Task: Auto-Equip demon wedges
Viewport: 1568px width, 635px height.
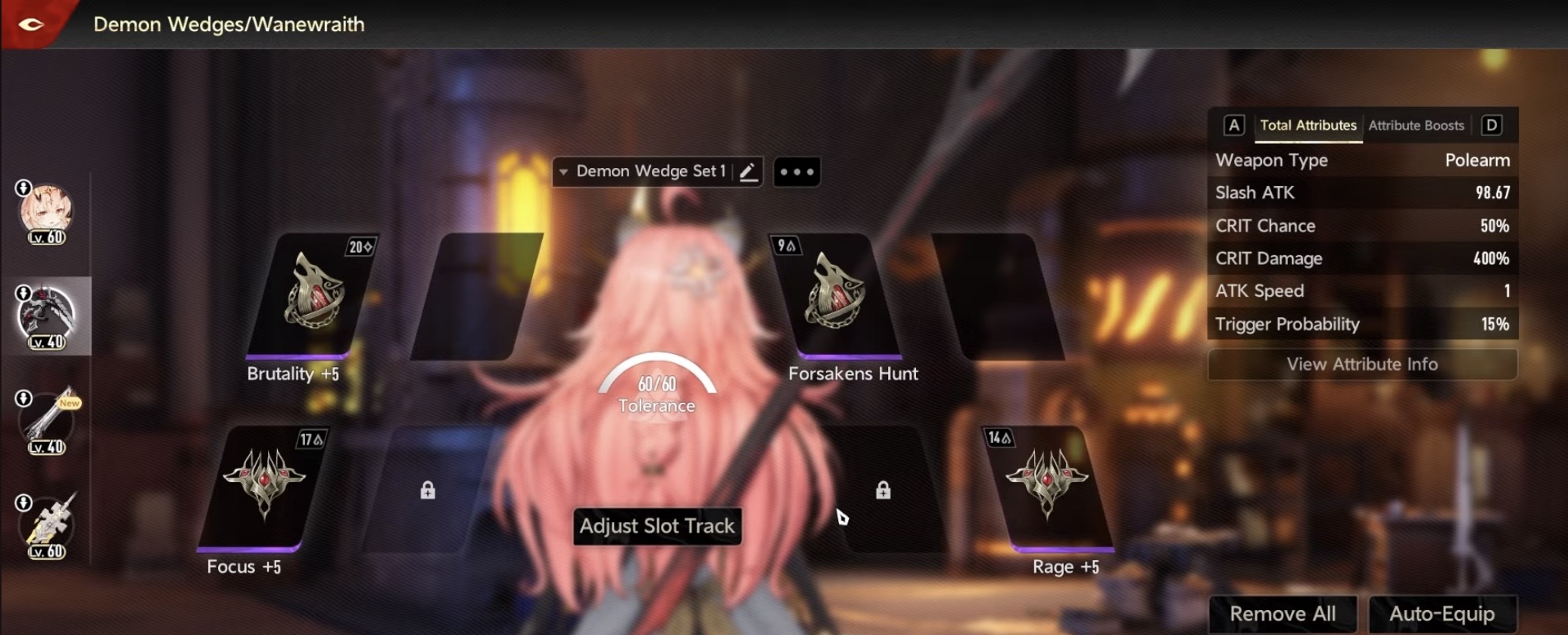Action: (1442, 613)
